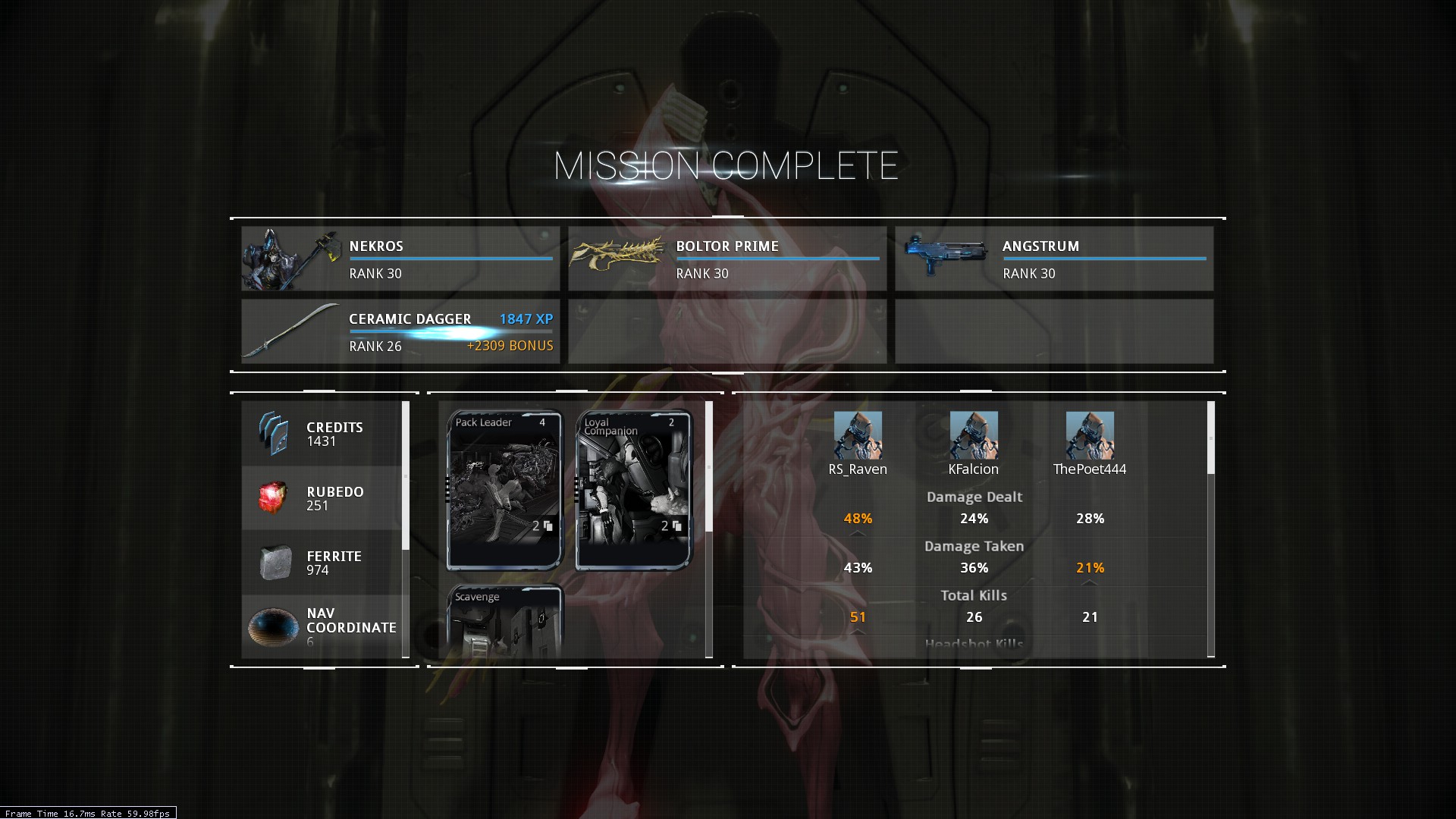Screen dimensions: 1456x819
Task: Click the Boltor Prime weapon panel
Action: click(x=726, y=259)
